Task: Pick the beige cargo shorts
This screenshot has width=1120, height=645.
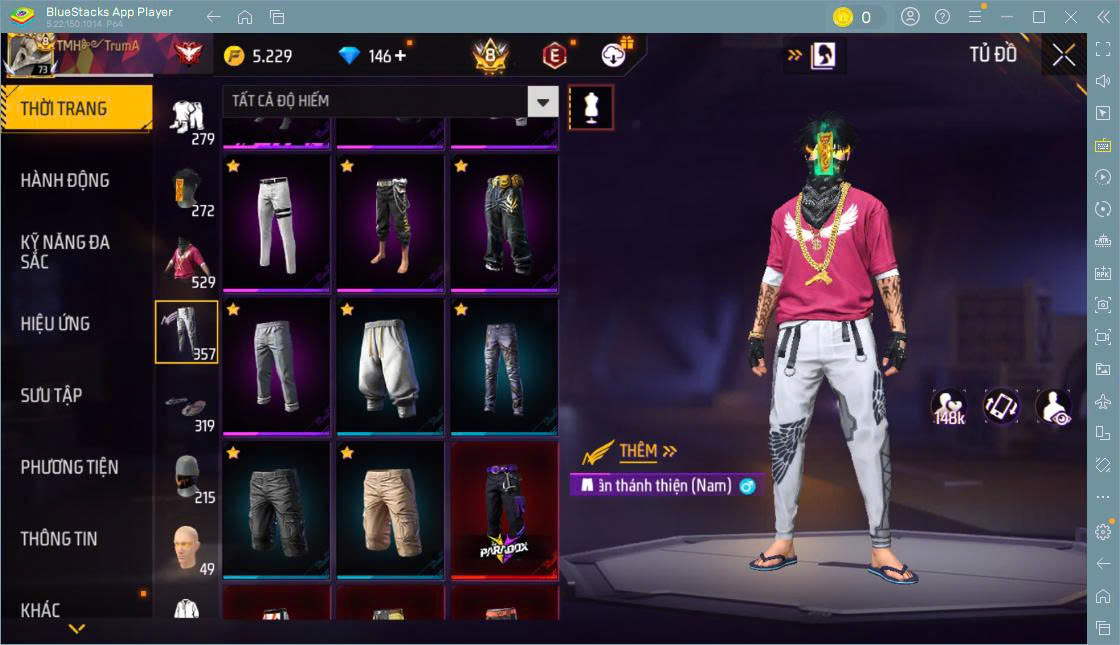Action: point(390,509)
